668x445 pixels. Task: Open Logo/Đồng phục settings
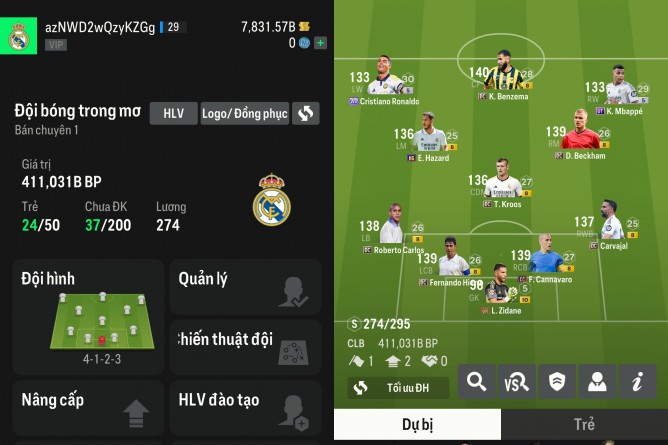pyautogui.click(x=245, y=113)
